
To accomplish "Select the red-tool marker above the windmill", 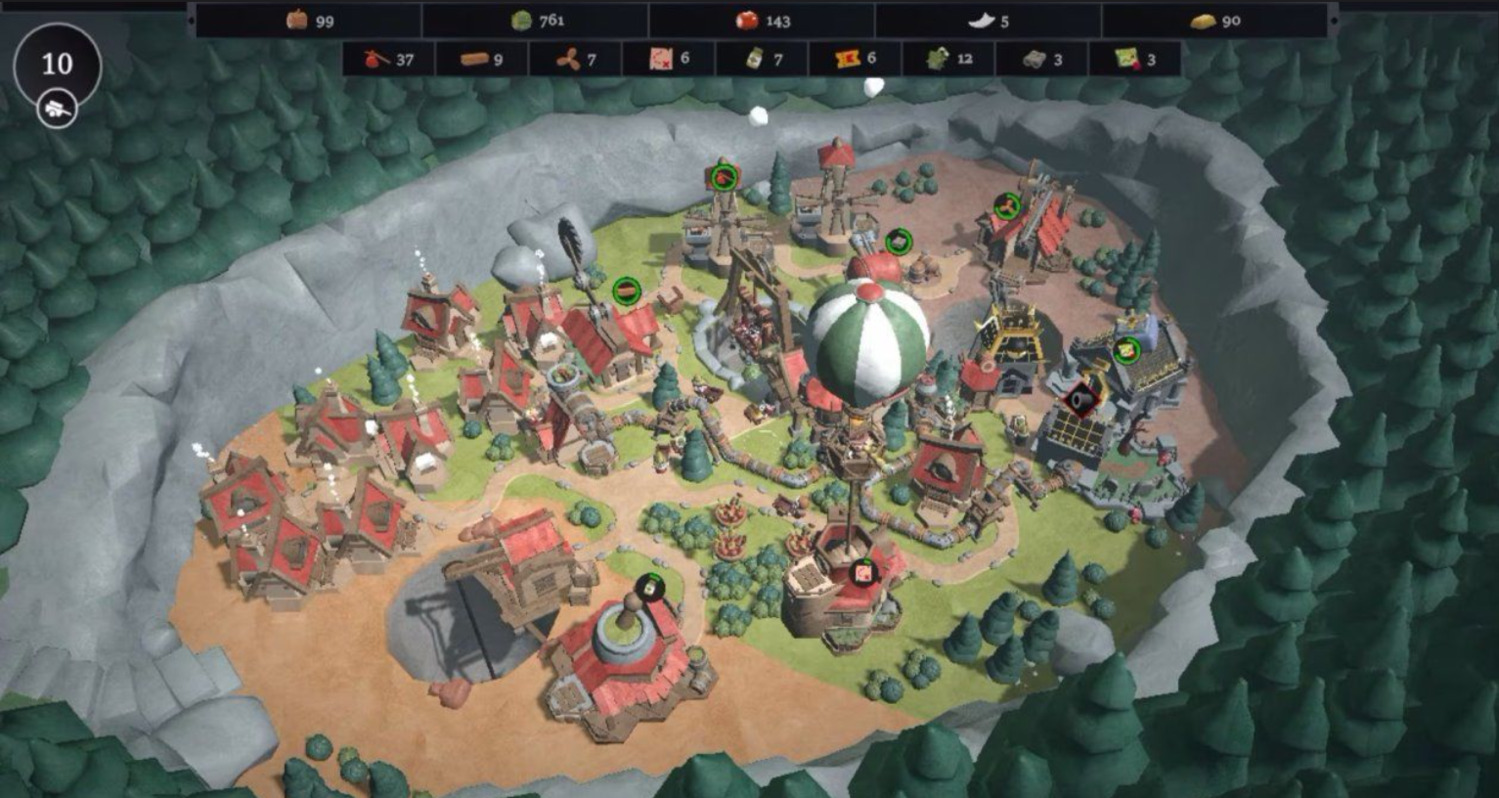I will click(724, 178).
